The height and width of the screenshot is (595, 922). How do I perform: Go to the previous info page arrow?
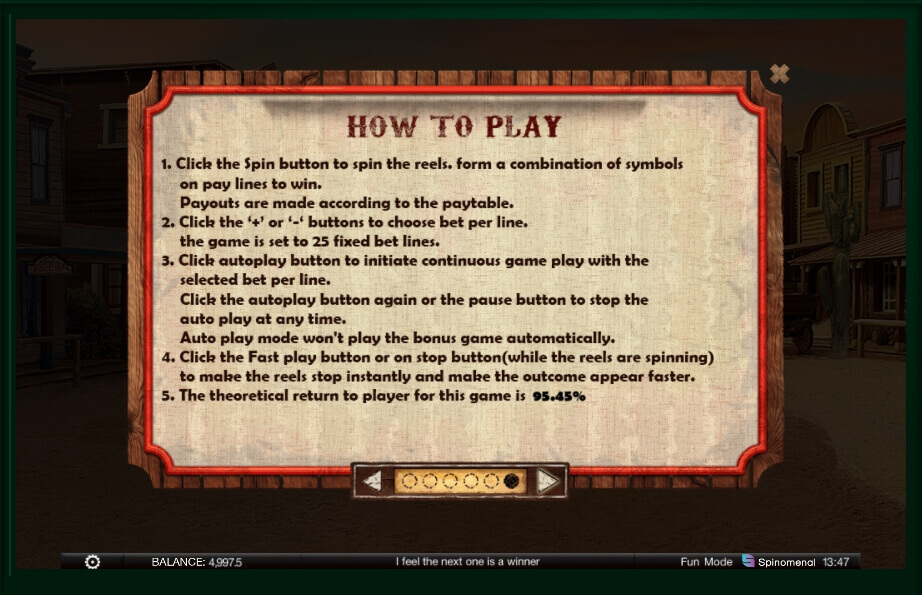[372, 481]
